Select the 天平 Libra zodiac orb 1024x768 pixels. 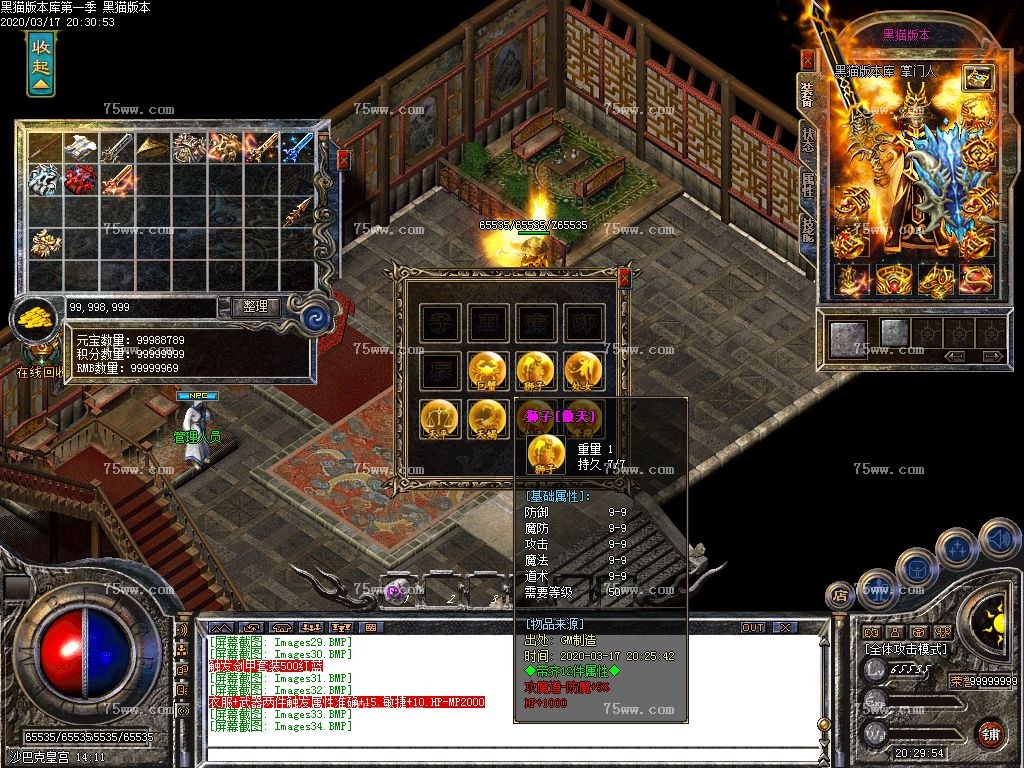(x=440, y=418)
